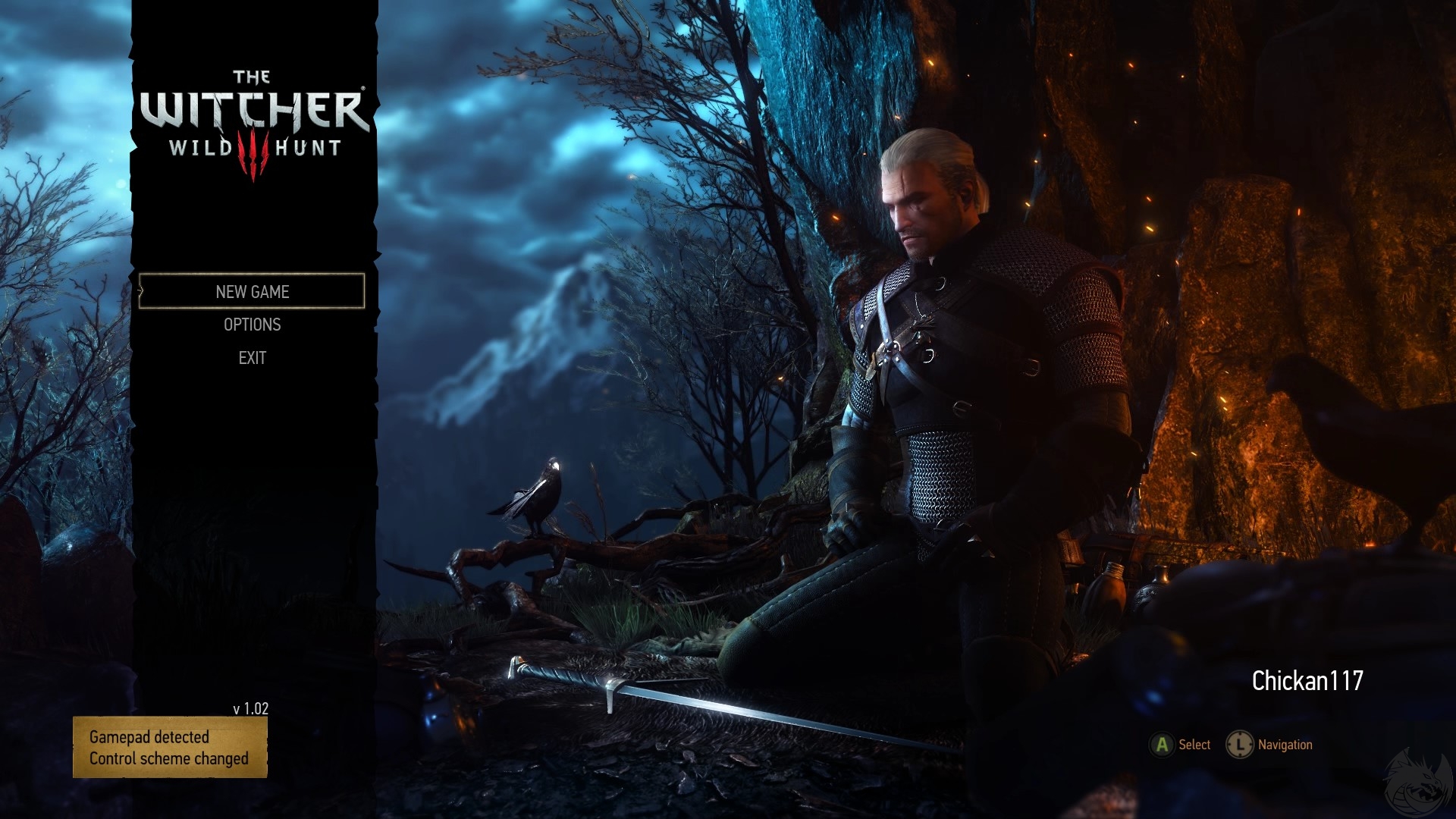Open the Options menu
This screenshot has width=1456, height=819.
click(x=252, y=325)
